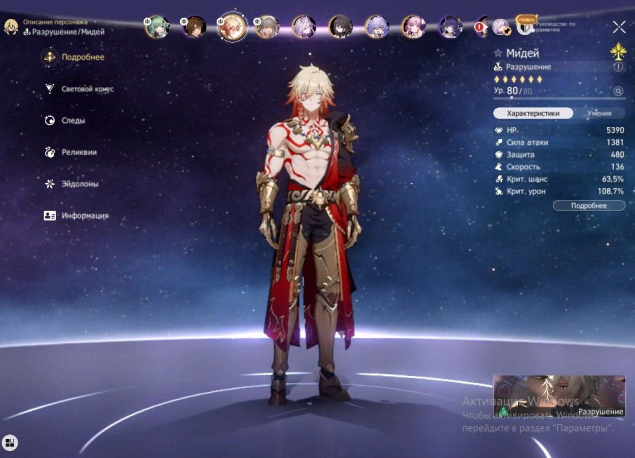Close the character screen with the X
The height and width of the screenshot is (458, 635).
pos(618,28)
